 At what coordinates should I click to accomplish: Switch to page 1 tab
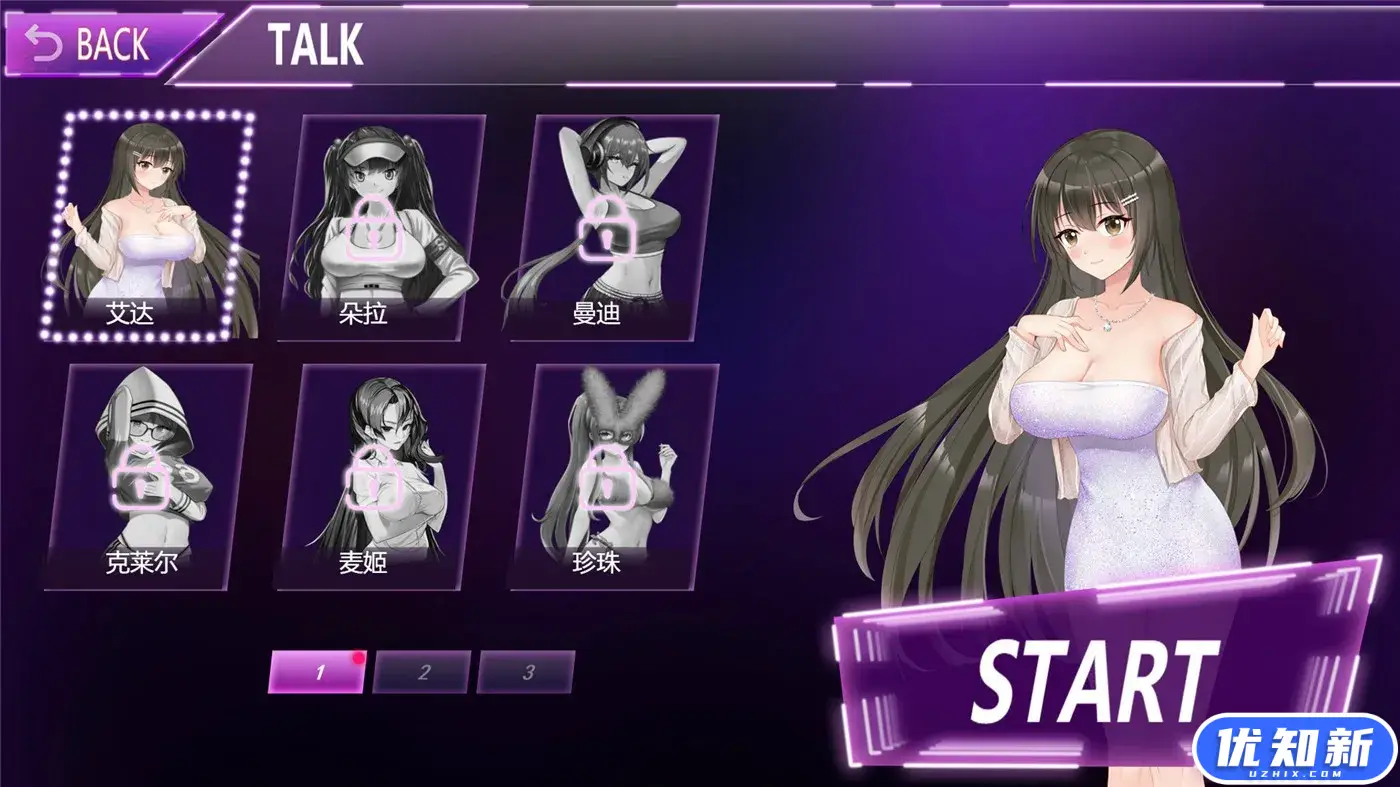tap(318, 672)
